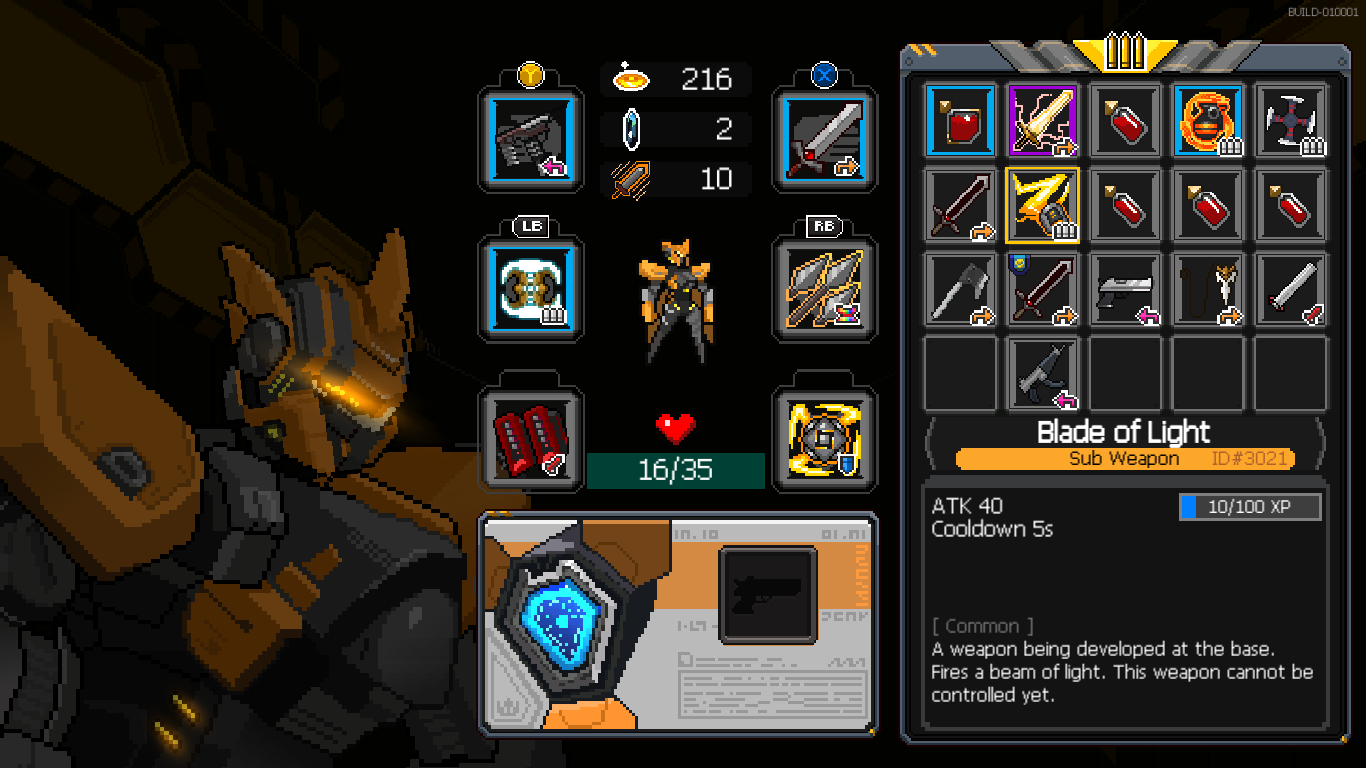This screenshot has height=768, width=1366.
Task: Select the LB slot dual gauntlets
Action: [530, 290]
